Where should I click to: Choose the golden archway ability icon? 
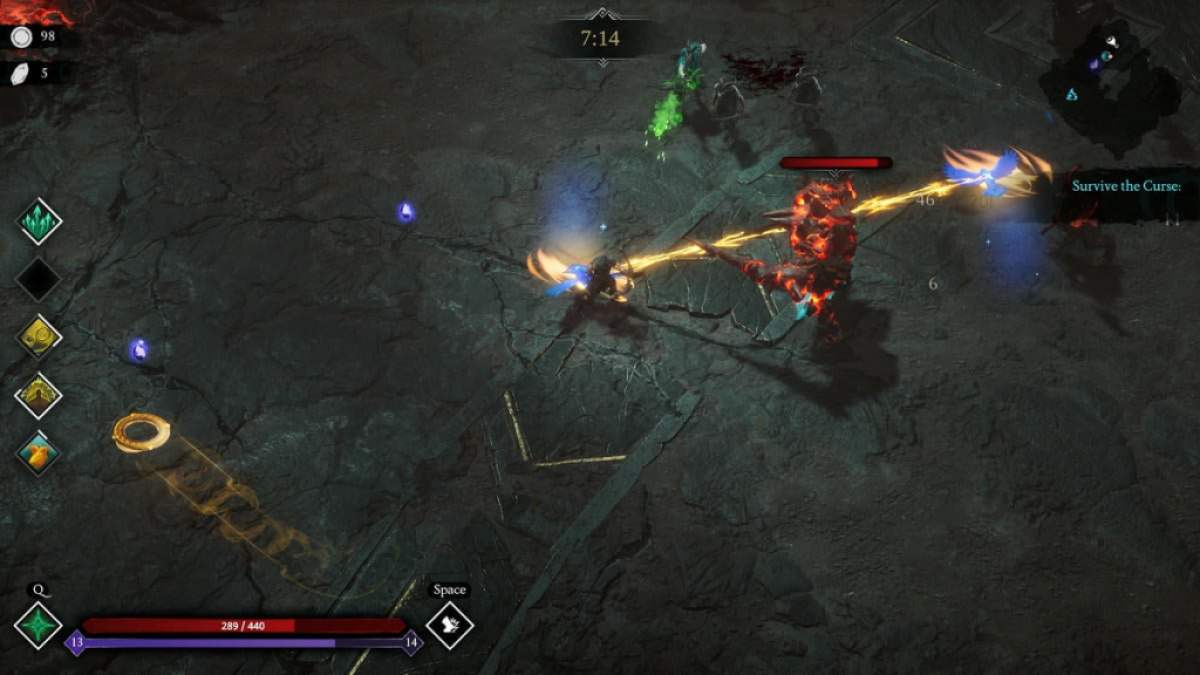pos(39,395)
